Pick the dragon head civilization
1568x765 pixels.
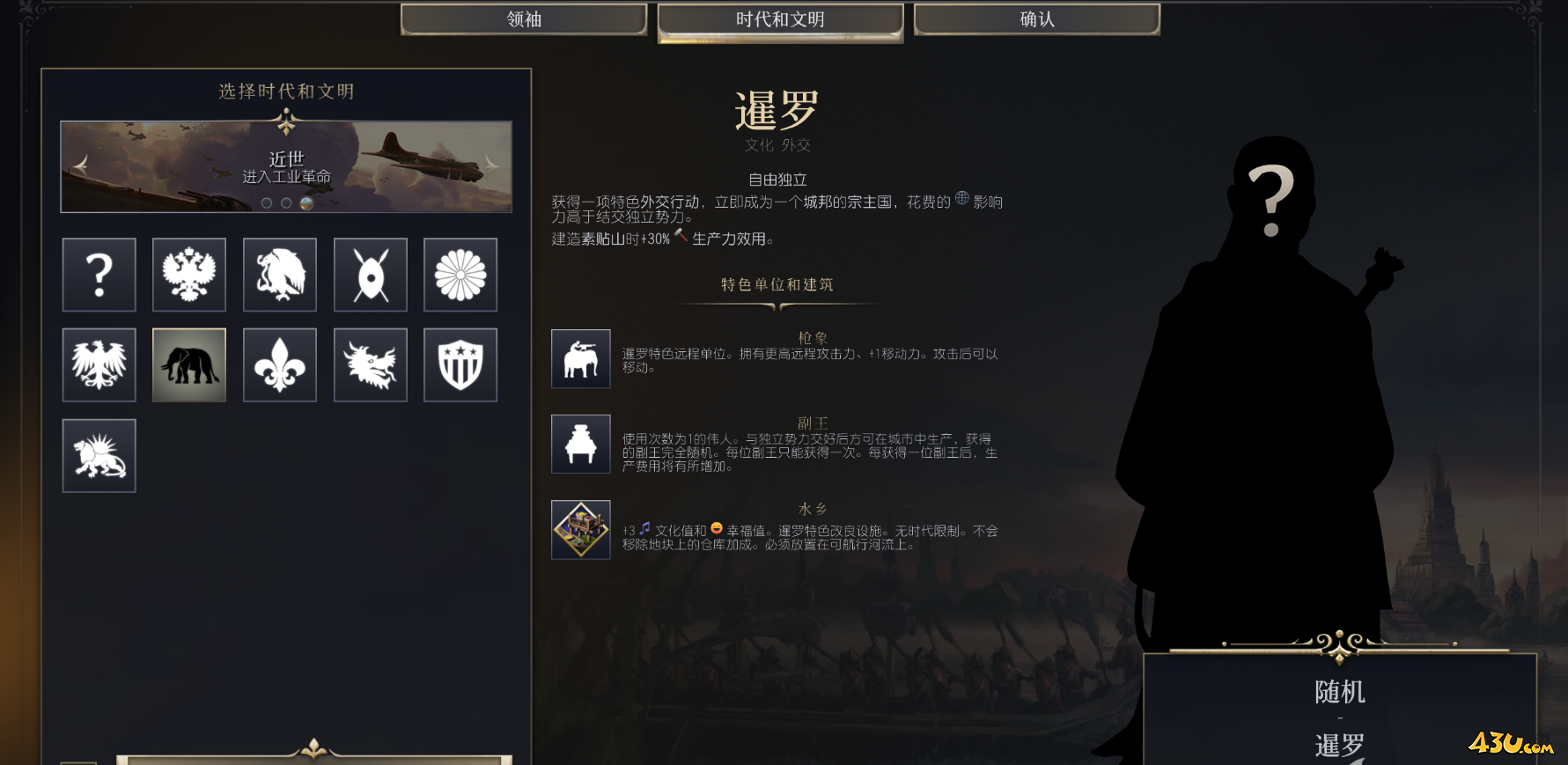pyautogui.click(x=371, y=365)
